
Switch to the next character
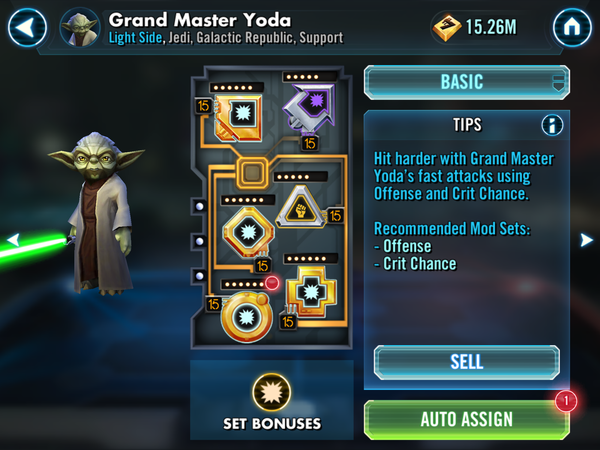coord(587,239)
